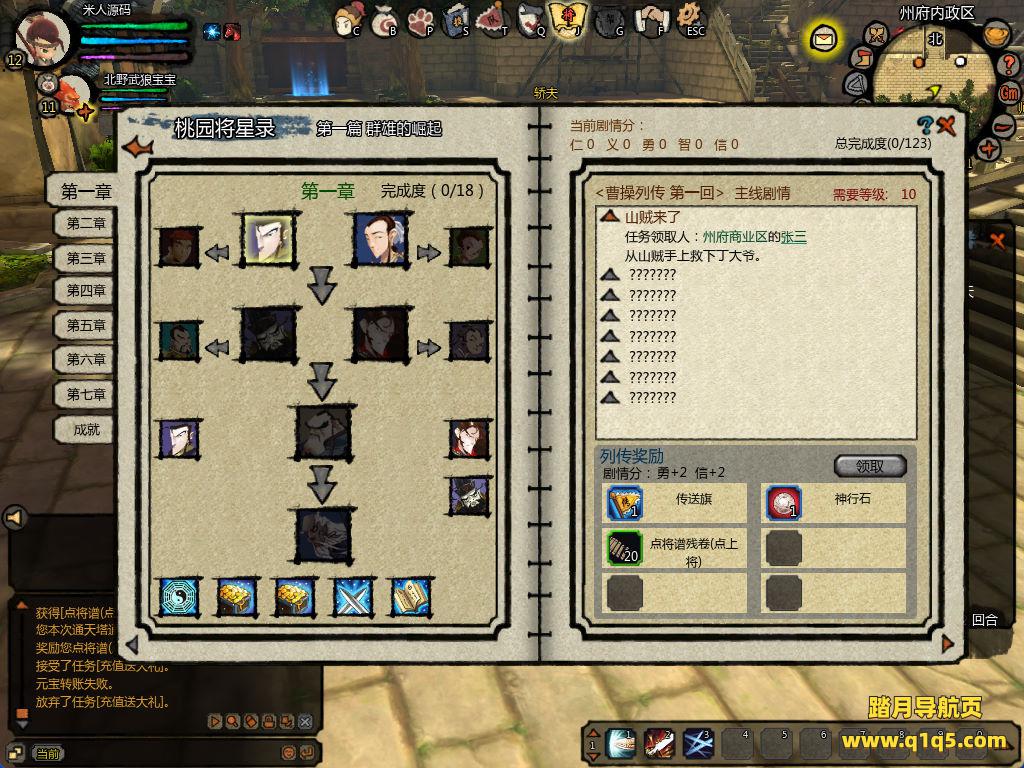
Task: Switch to the 第二章 chapter tab
Action: [86, 224]
